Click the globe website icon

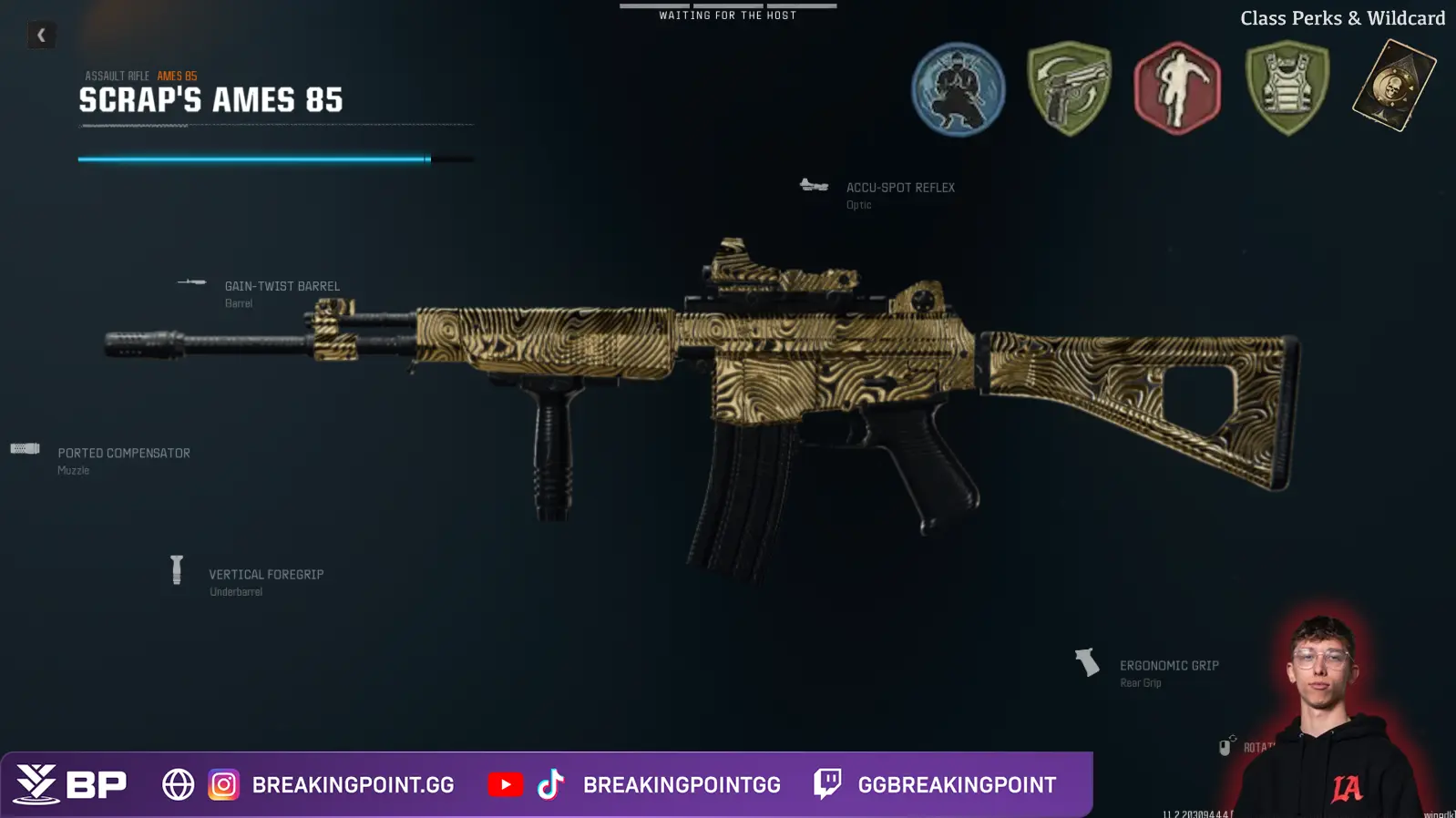coord(179,784)
